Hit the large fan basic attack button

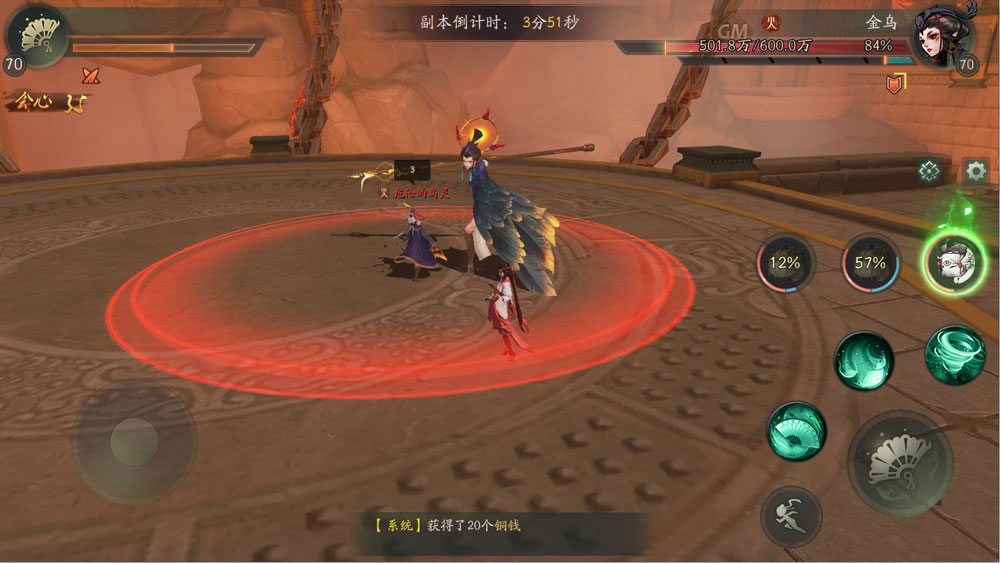(900, 462)
